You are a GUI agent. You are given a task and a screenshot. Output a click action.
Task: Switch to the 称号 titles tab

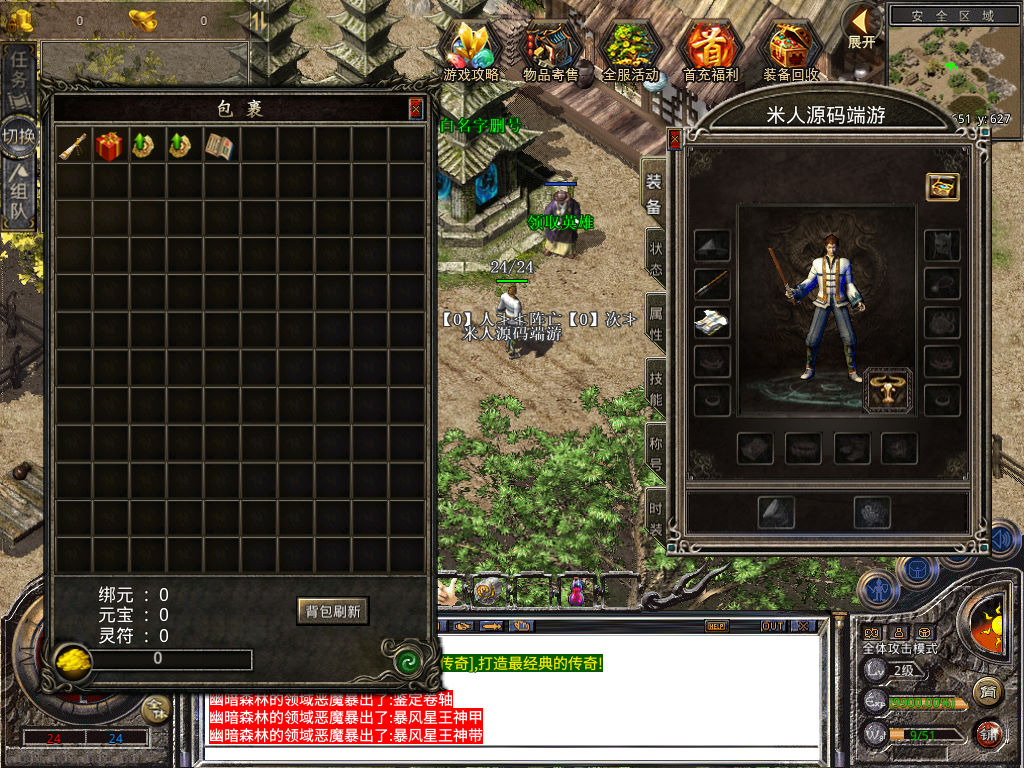click(656, 453)
